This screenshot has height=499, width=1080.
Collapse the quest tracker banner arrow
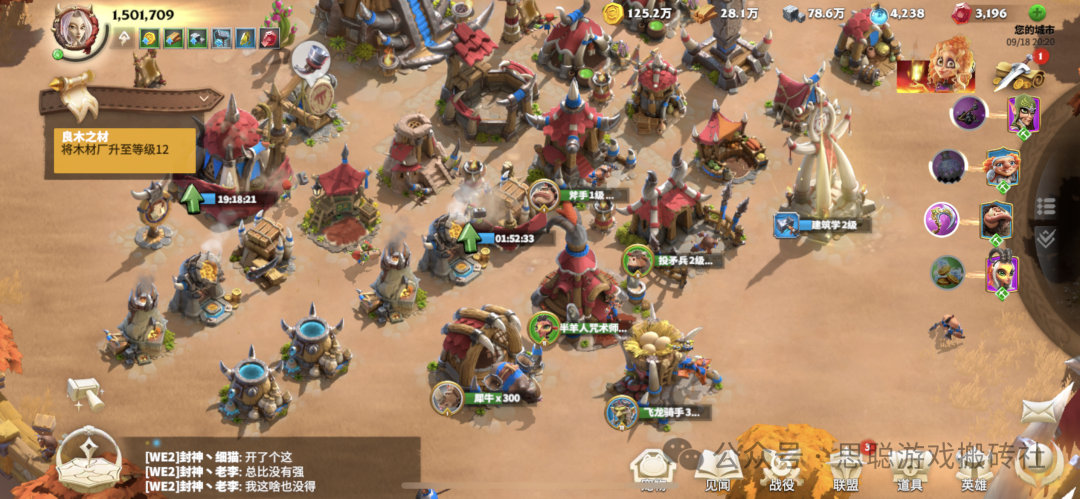click(207, 98)
